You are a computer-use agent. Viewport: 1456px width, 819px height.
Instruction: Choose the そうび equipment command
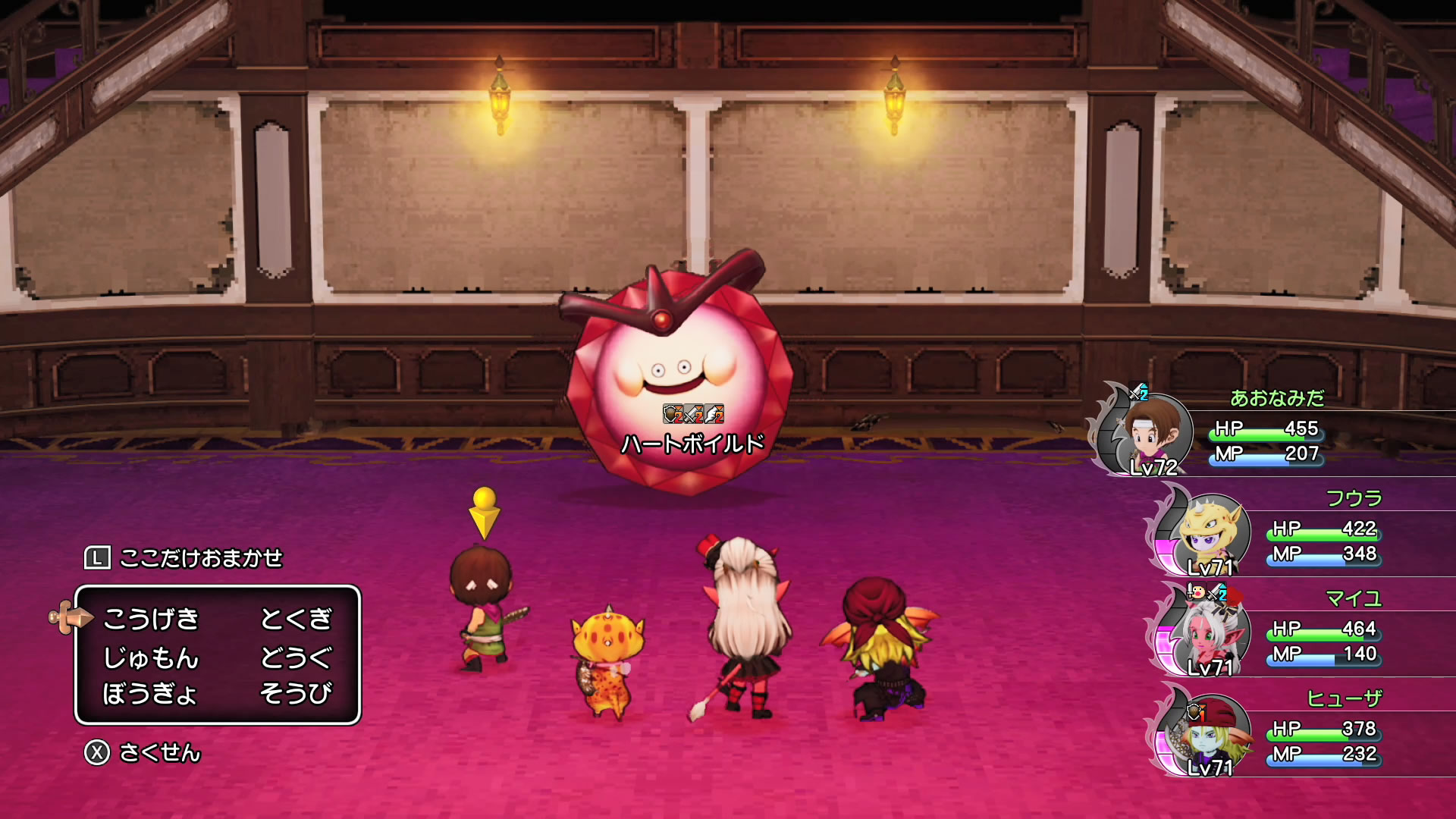[x=296, y=693]
